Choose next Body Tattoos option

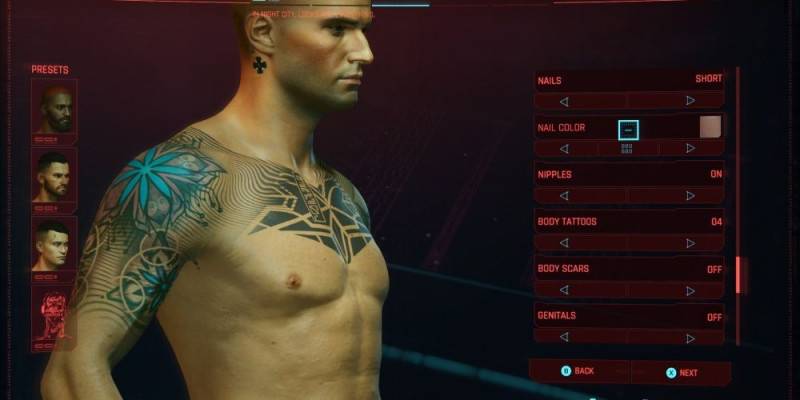click(x=690, y=243)
